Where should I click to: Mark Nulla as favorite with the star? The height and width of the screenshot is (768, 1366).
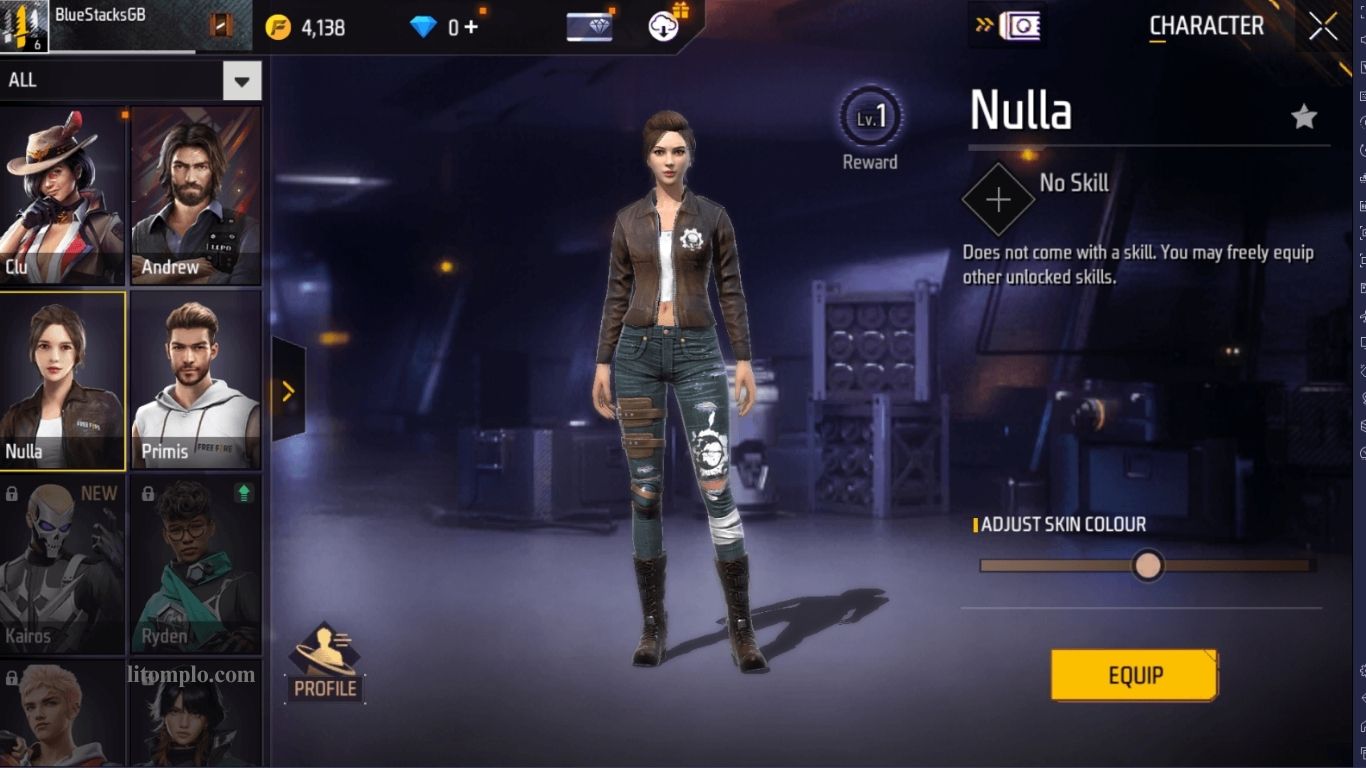tap(1303, 118)
